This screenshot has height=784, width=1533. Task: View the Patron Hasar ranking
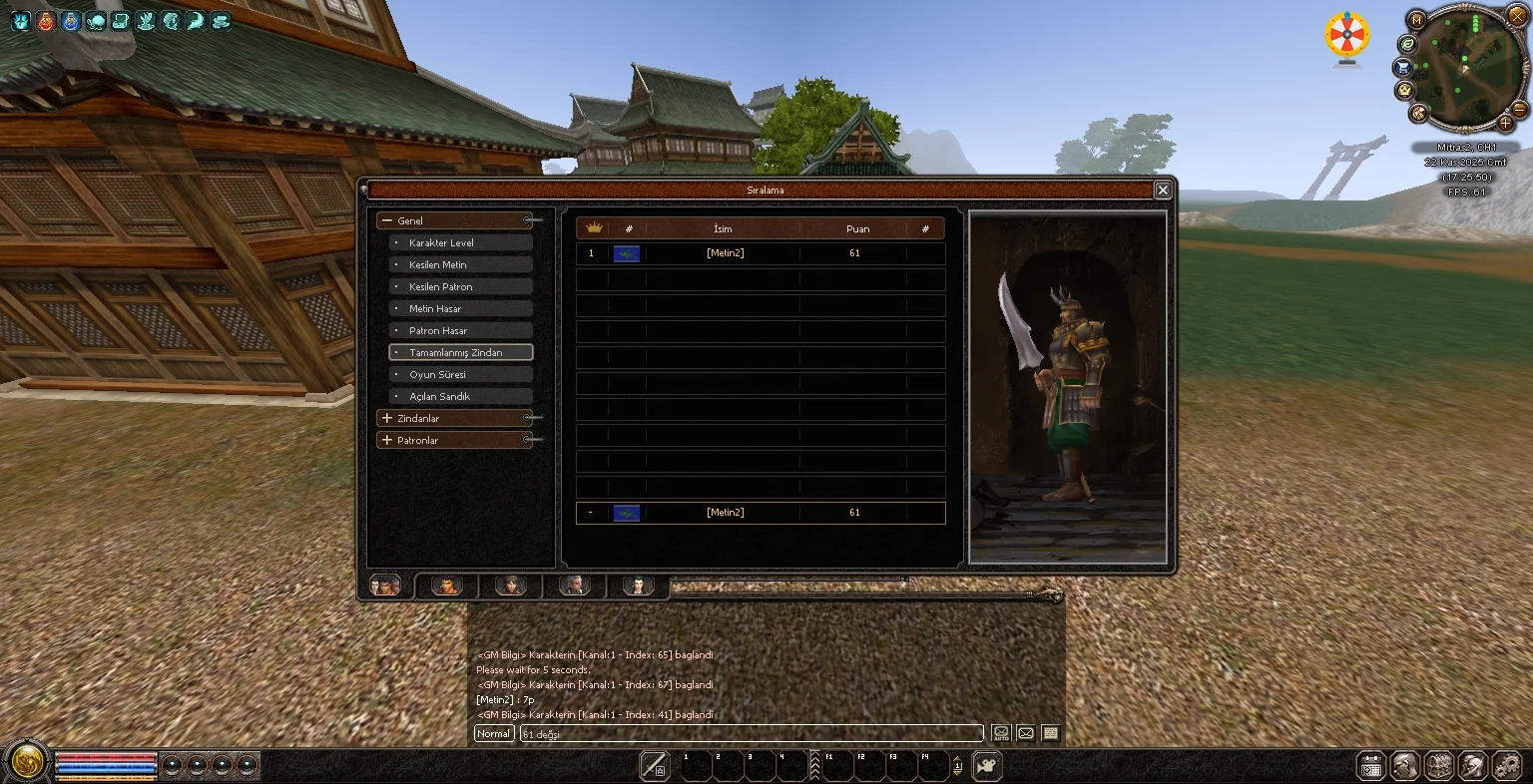click(460, 330)
